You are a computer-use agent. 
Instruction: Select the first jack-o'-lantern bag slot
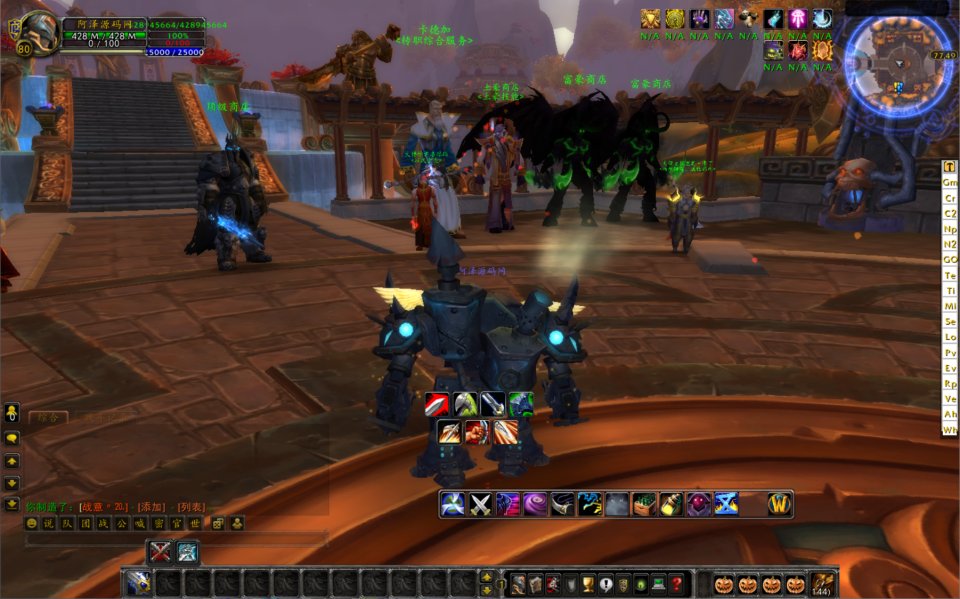click(723, 584)
